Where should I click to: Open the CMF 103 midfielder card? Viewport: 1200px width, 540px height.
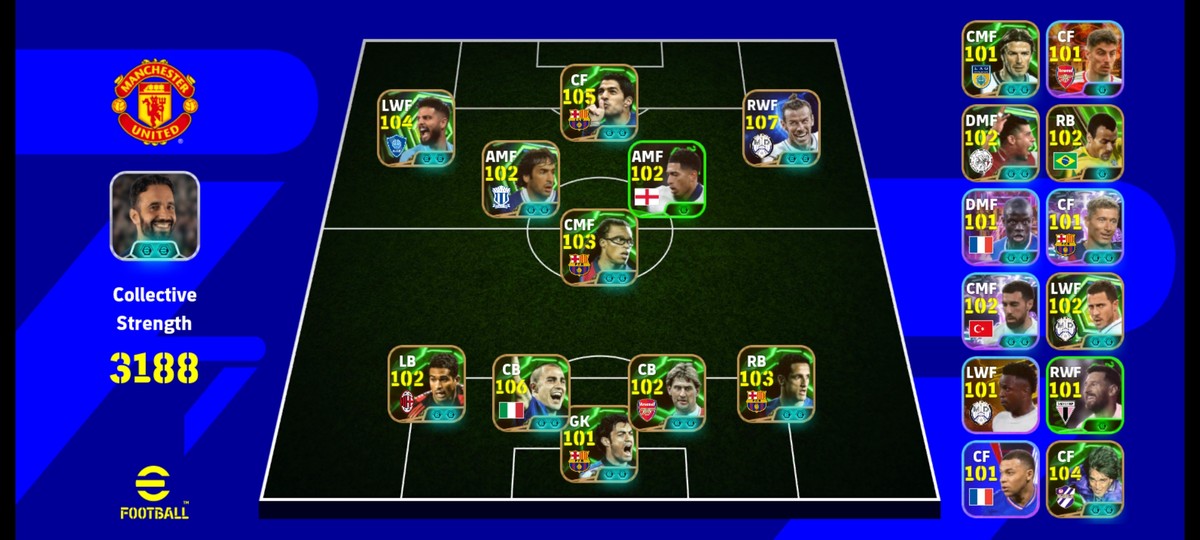tap(599, 247)
